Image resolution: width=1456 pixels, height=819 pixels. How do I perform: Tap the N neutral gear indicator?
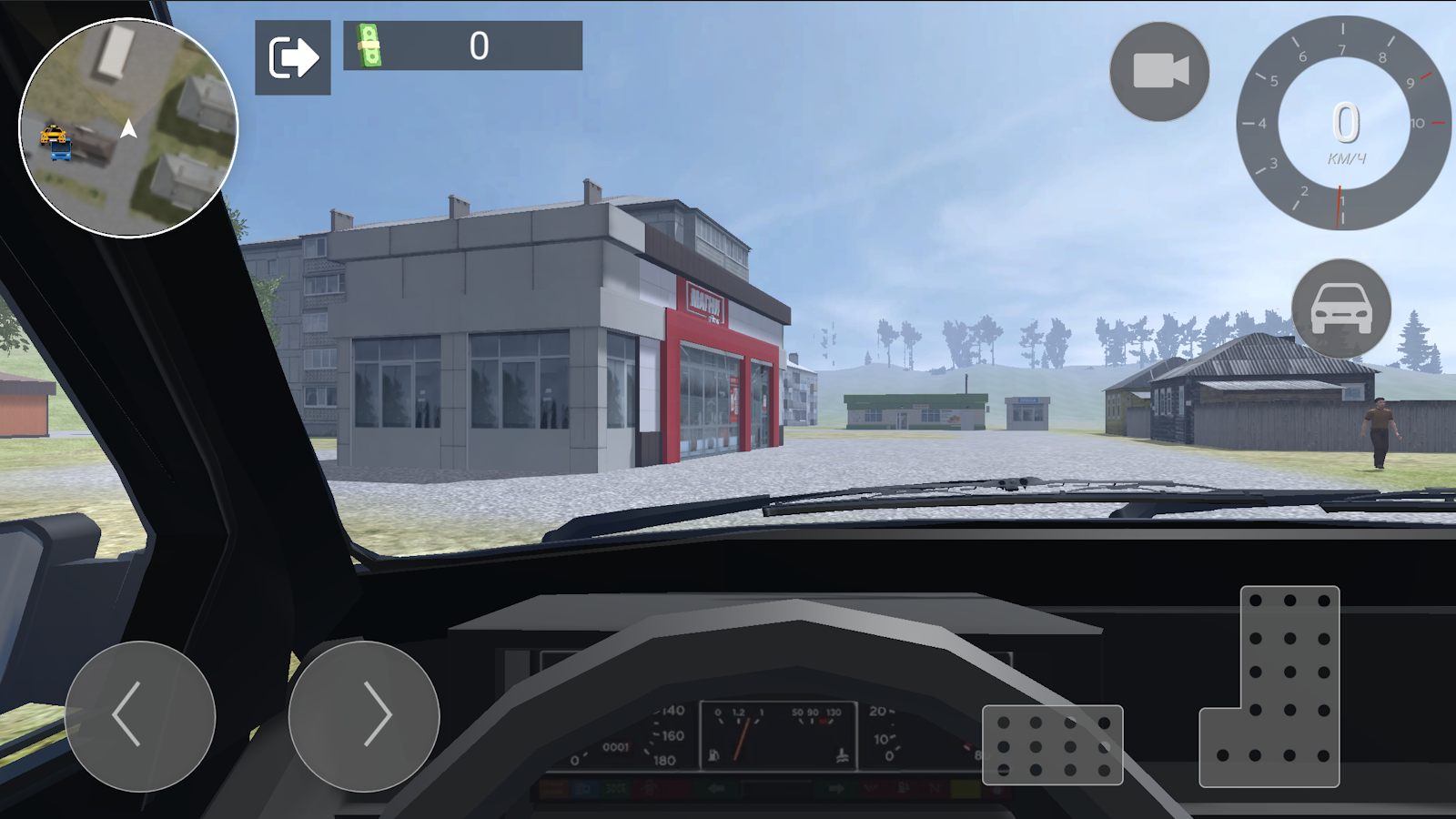[934, 788]
